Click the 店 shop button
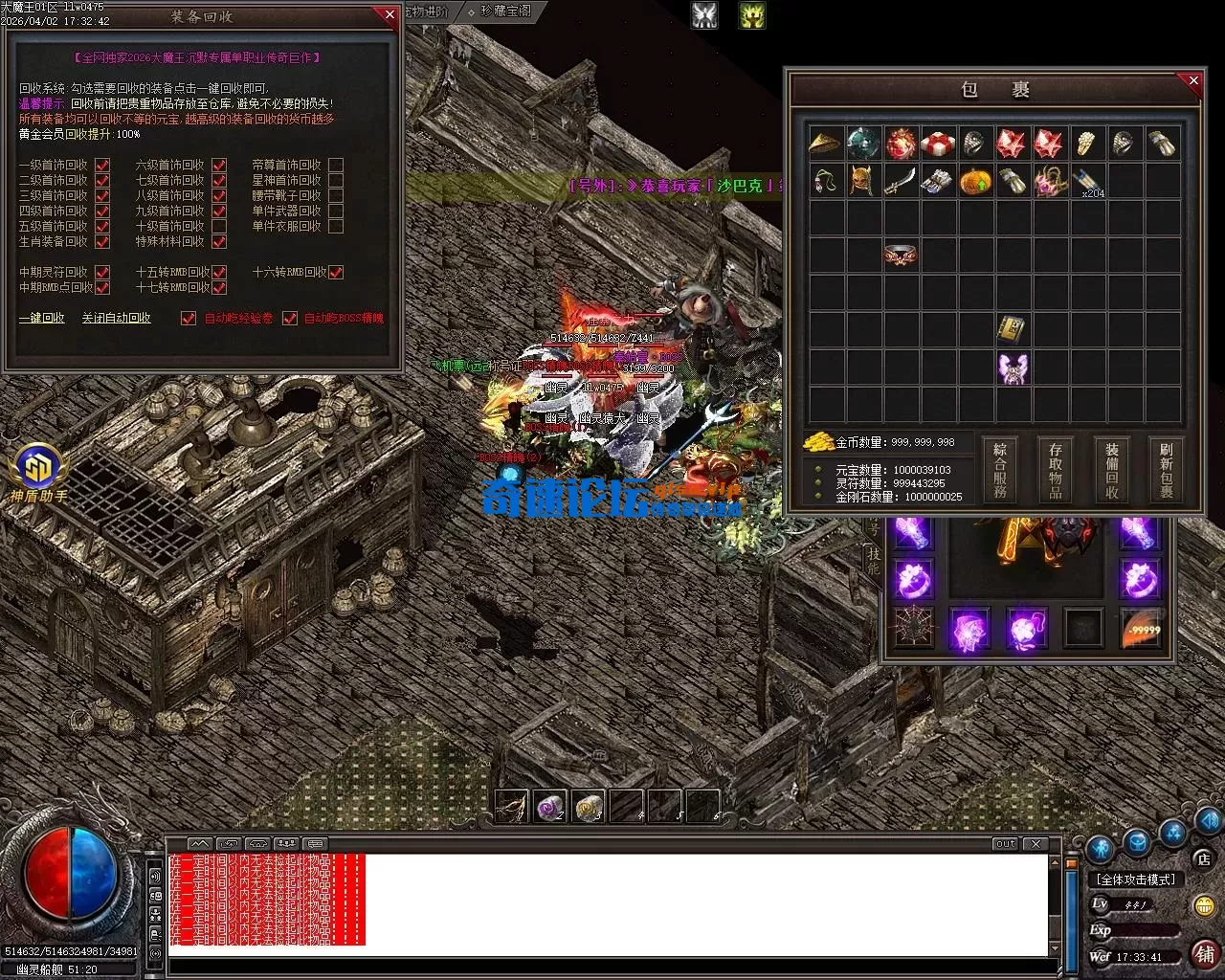The image size is (1225, 980). click(1204, 858)
